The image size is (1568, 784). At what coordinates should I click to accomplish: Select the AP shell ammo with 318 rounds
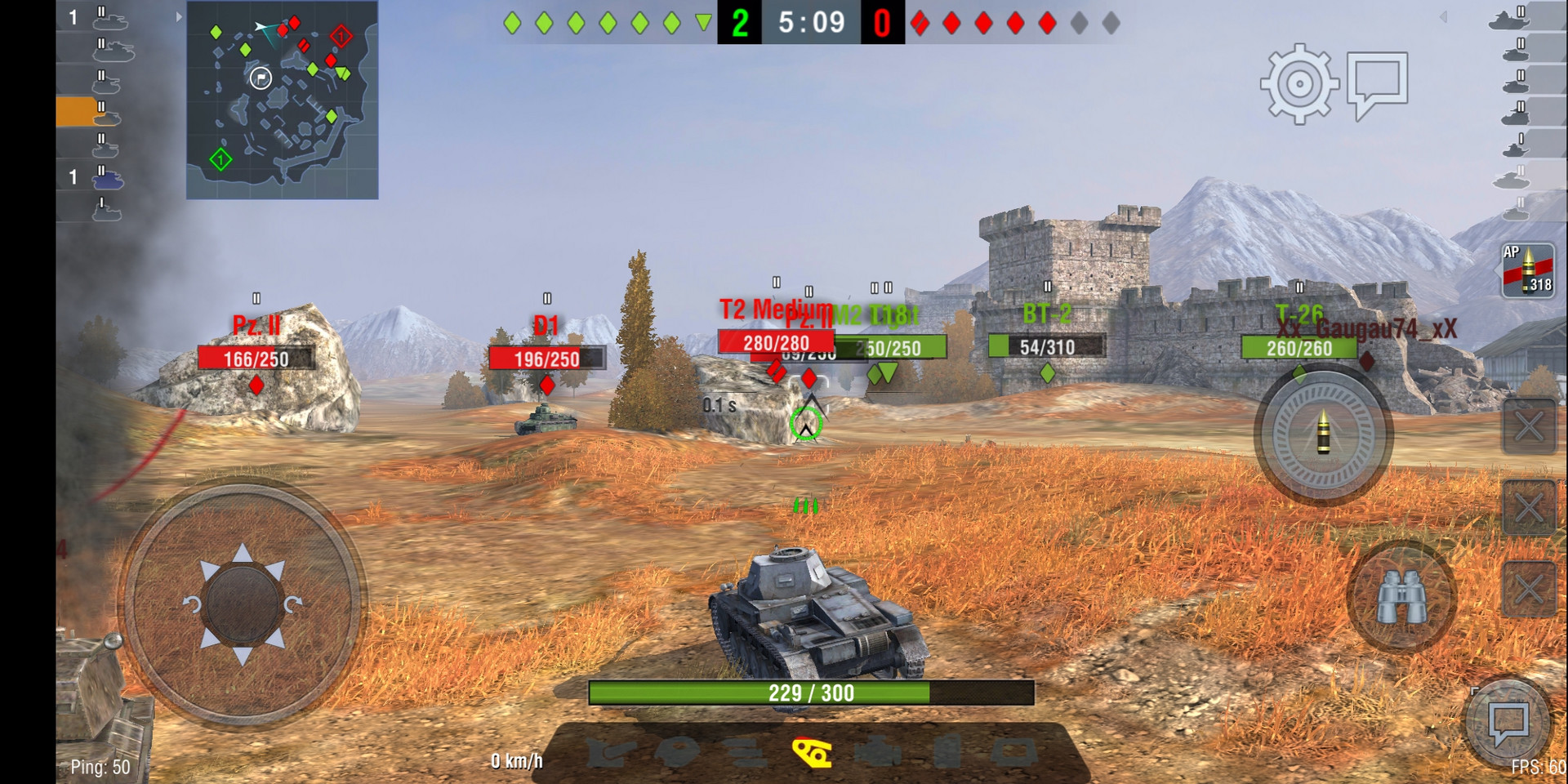1528,270
